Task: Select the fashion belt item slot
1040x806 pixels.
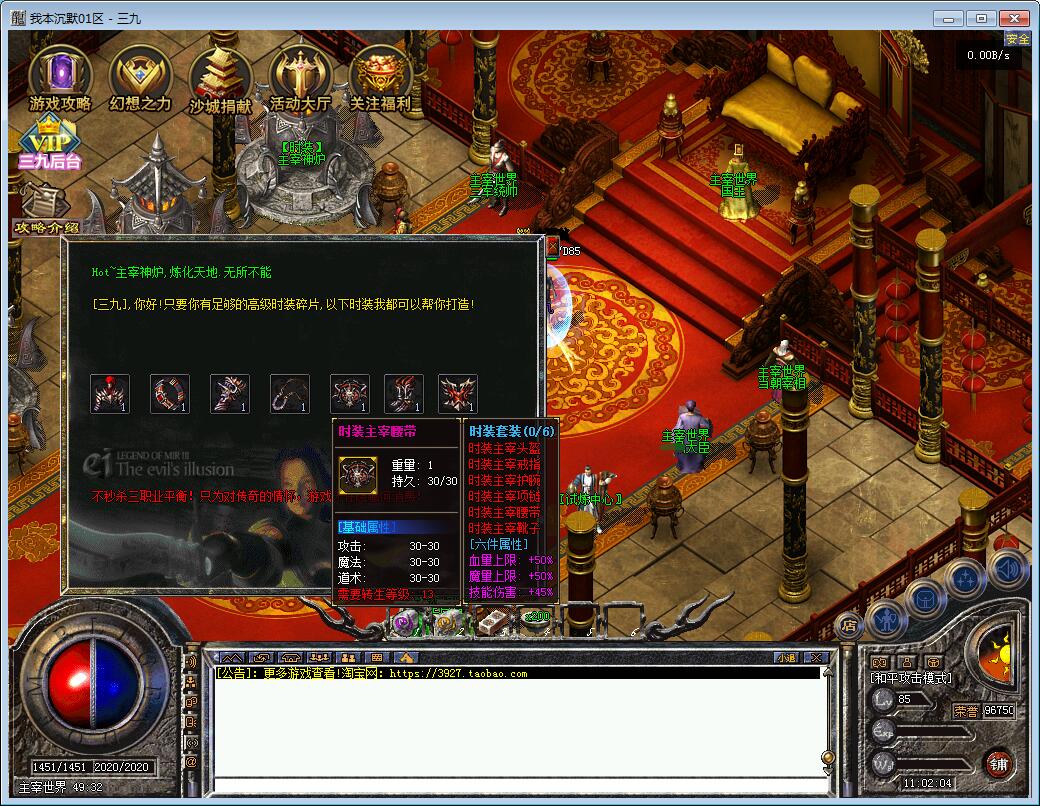Action: tap(350, 394)
